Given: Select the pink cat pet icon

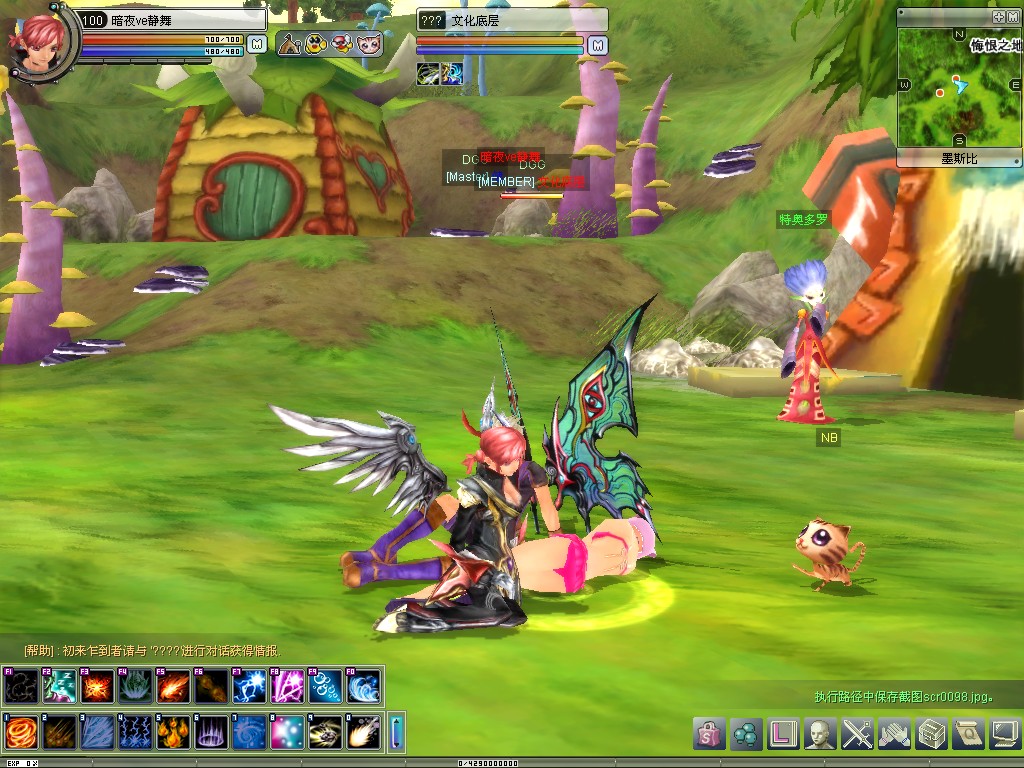Looking at the screenshot, I should click(369, 44).
